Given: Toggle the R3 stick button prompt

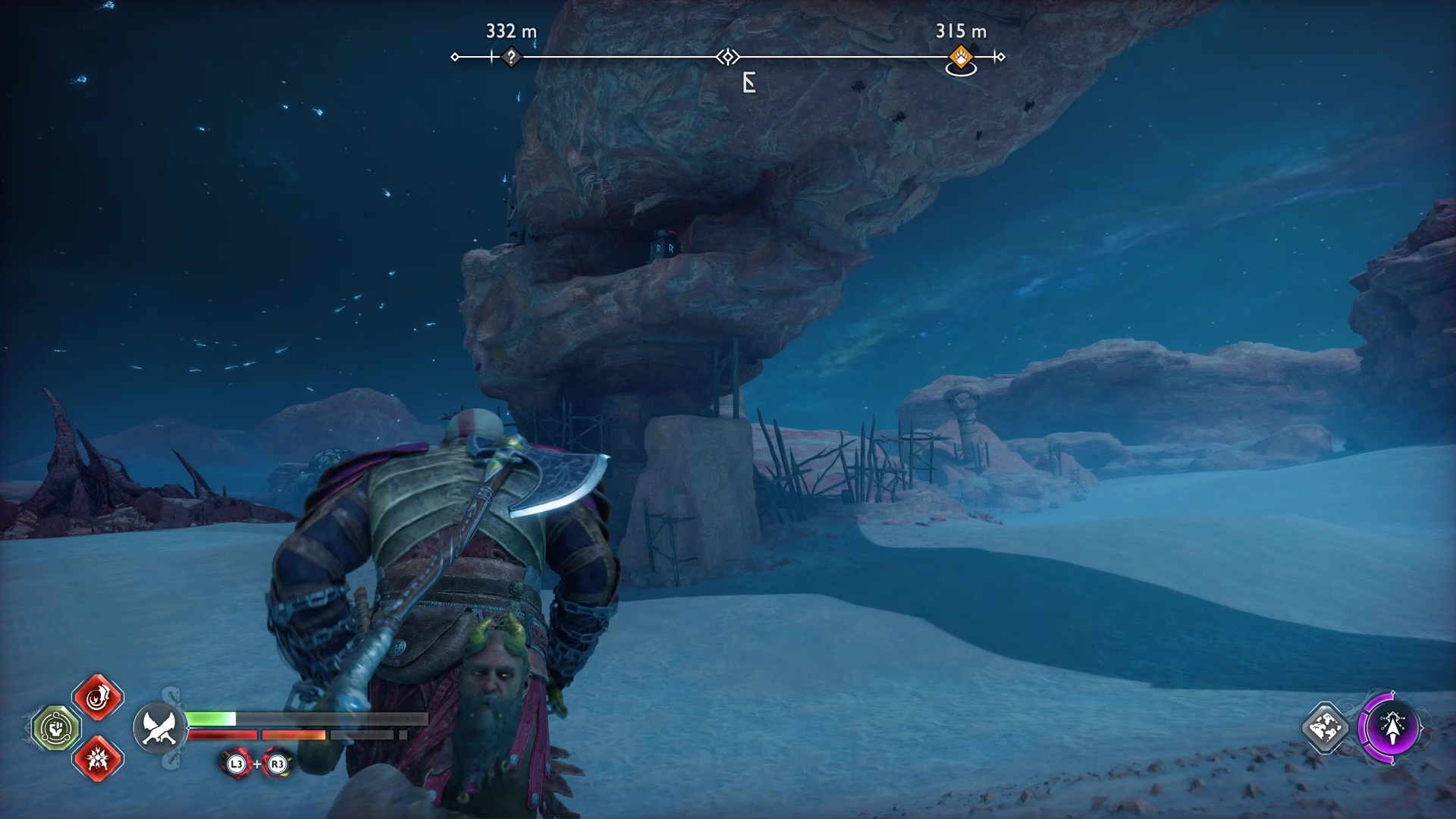Looking at the screenshot, I should pos(277,765).
